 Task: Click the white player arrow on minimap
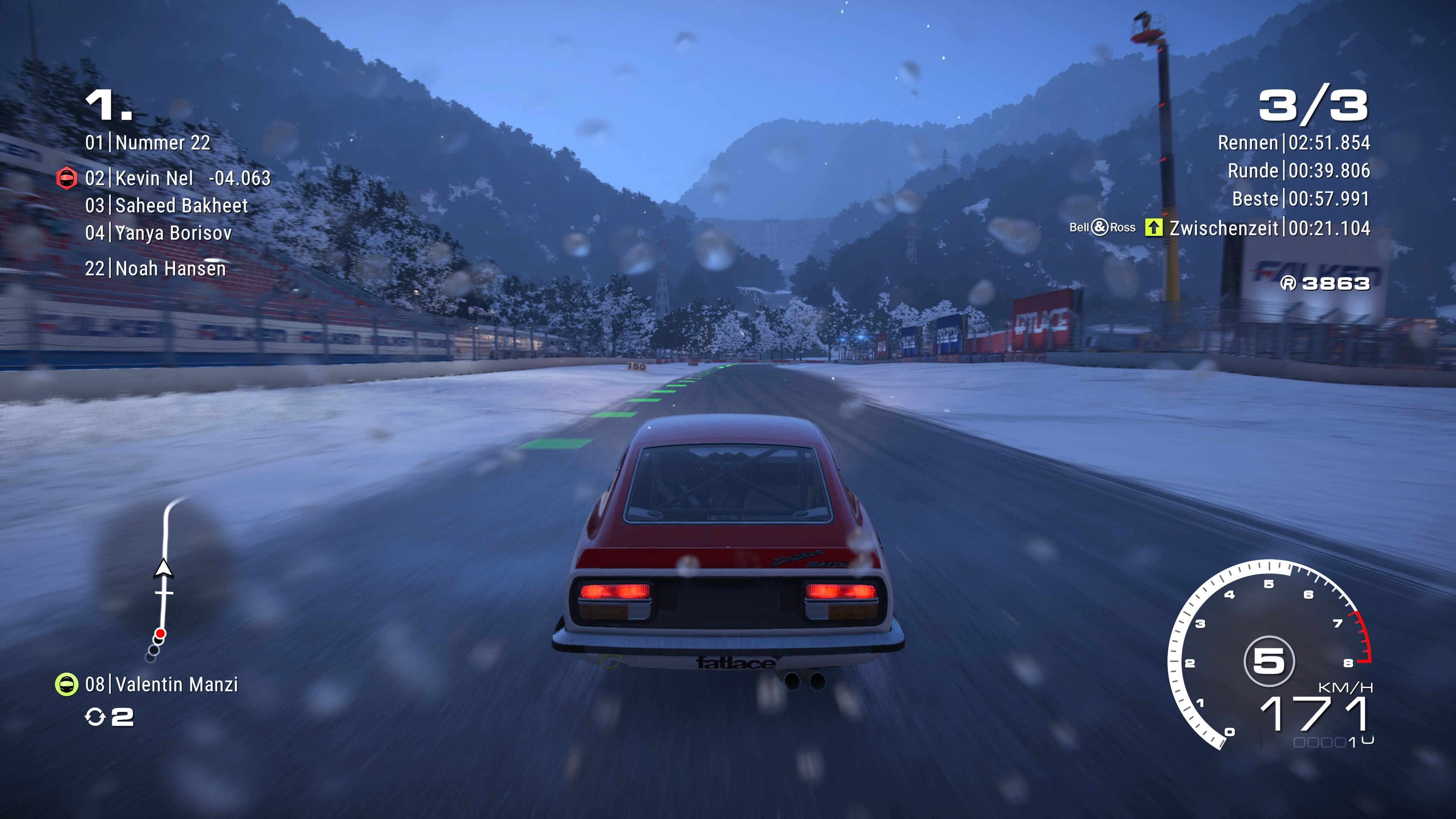[x=163, y=569]
